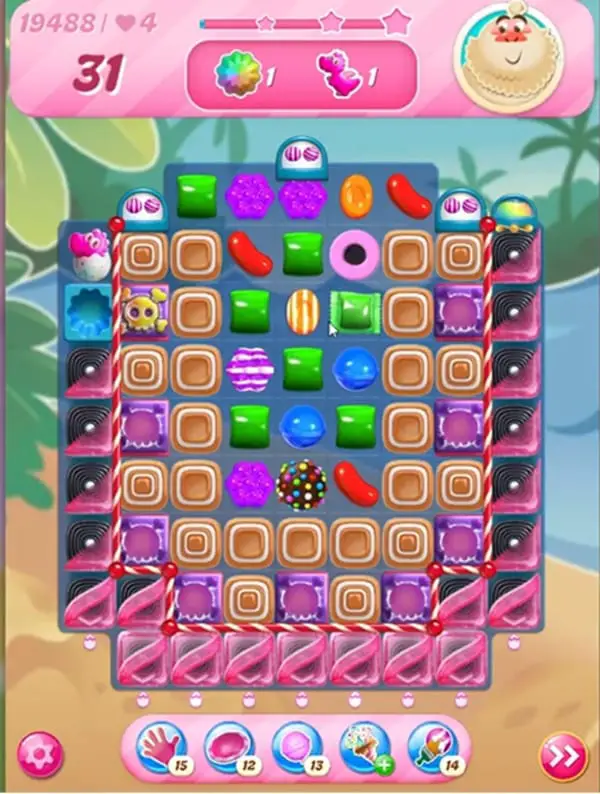Viewport: 600px width, 794px height.
Task: Choose the plain orange oval candy
Action: [x=355, y=195]
